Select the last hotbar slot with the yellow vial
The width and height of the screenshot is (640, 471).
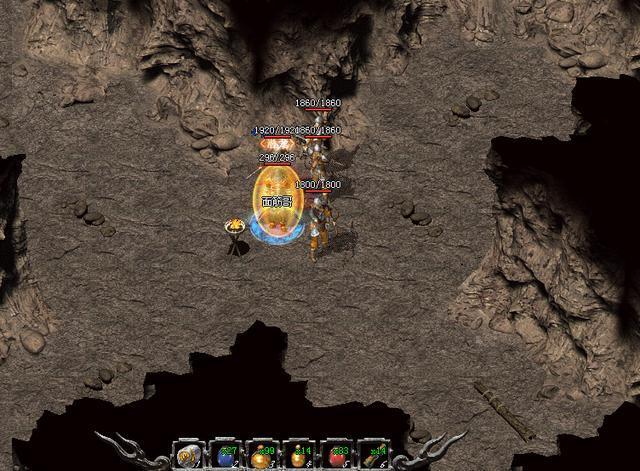tap(373, 455)
